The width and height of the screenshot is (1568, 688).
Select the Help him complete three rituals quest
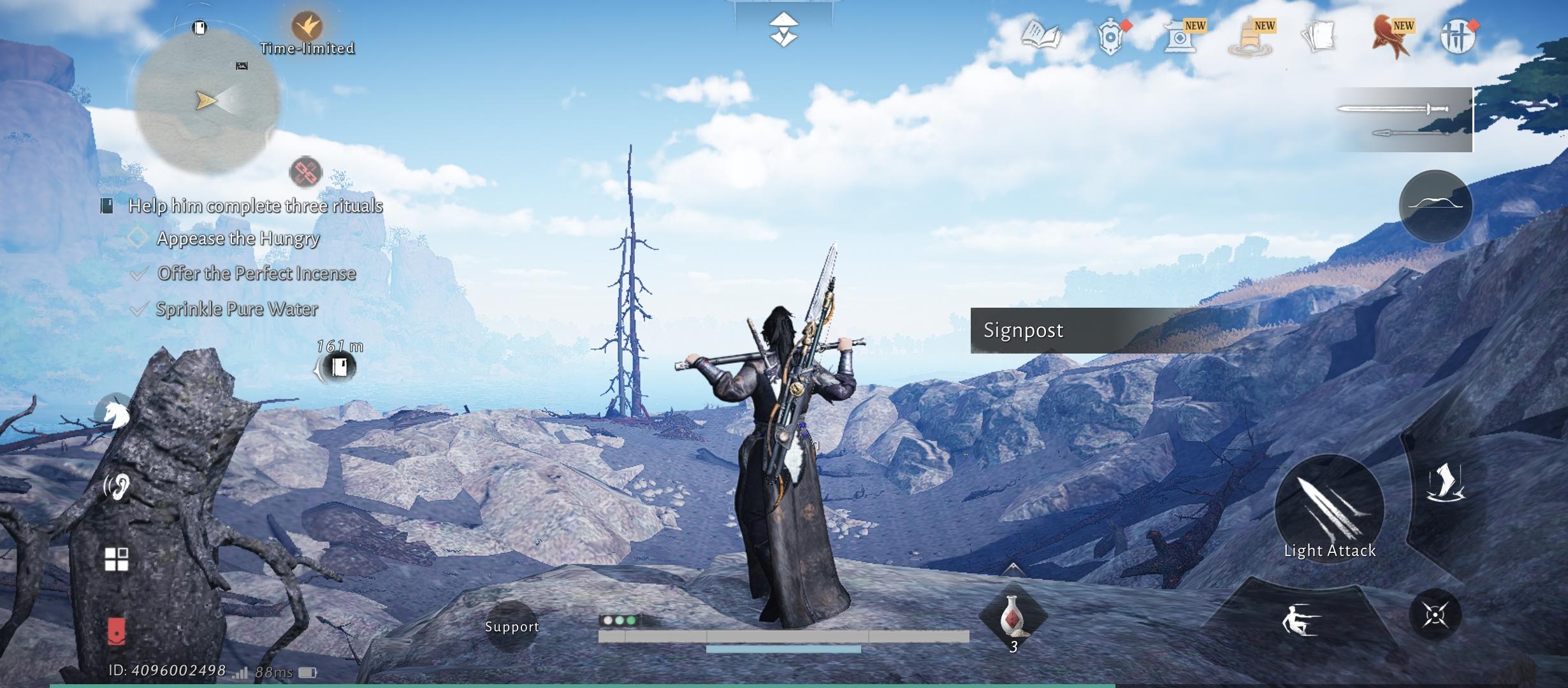(255, 206)
